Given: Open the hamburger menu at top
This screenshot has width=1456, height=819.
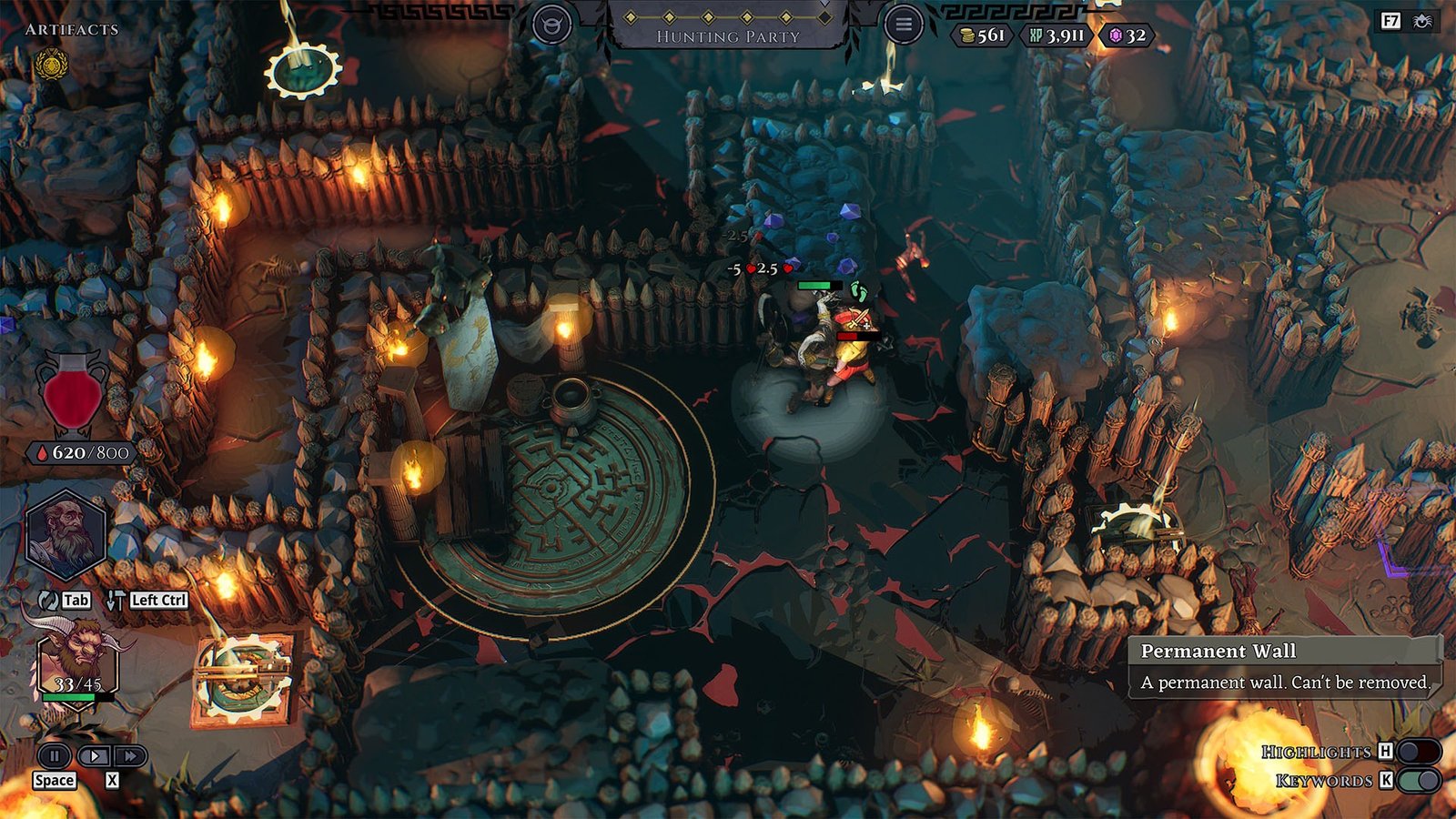Looking at the screenshot, I should pos(904,25).
